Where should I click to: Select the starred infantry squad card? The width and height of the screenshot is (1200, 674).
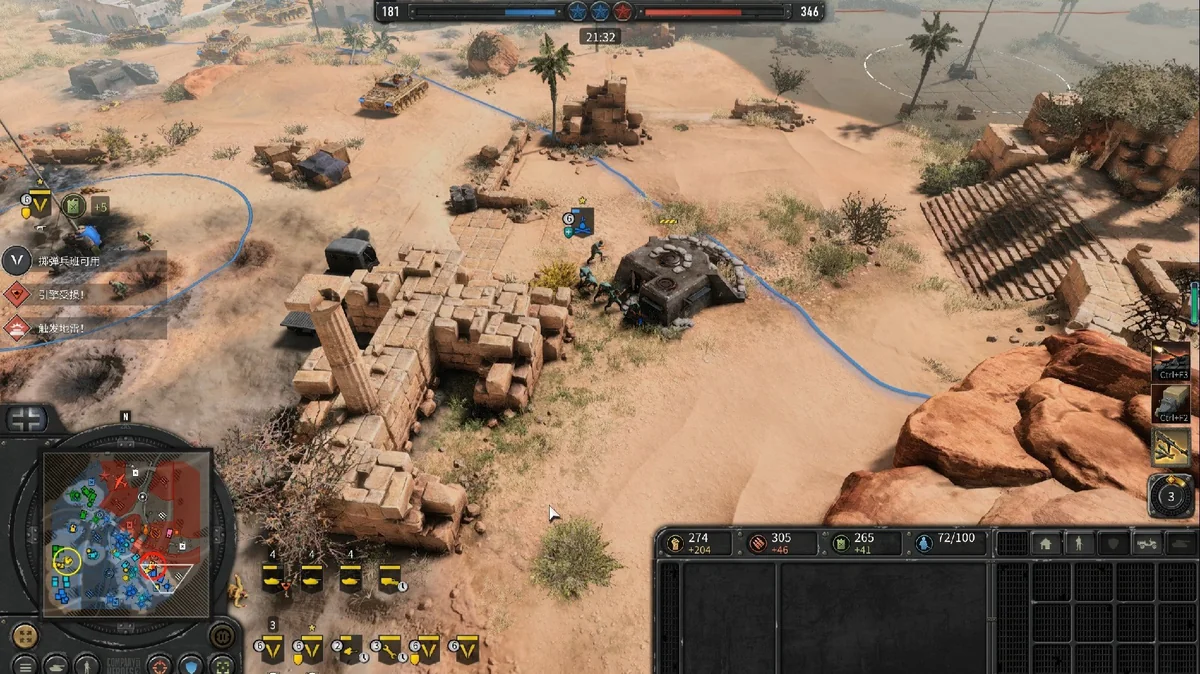pos(307,649)
